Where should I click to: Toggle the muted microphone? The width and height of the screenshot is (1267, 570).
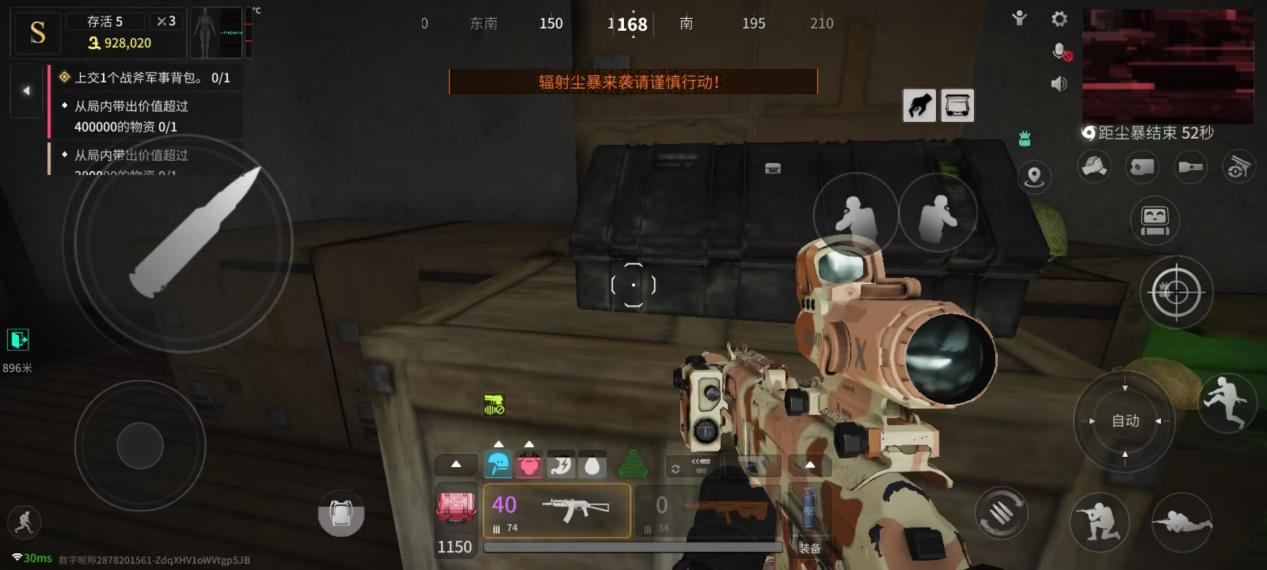click(1060, 51)
